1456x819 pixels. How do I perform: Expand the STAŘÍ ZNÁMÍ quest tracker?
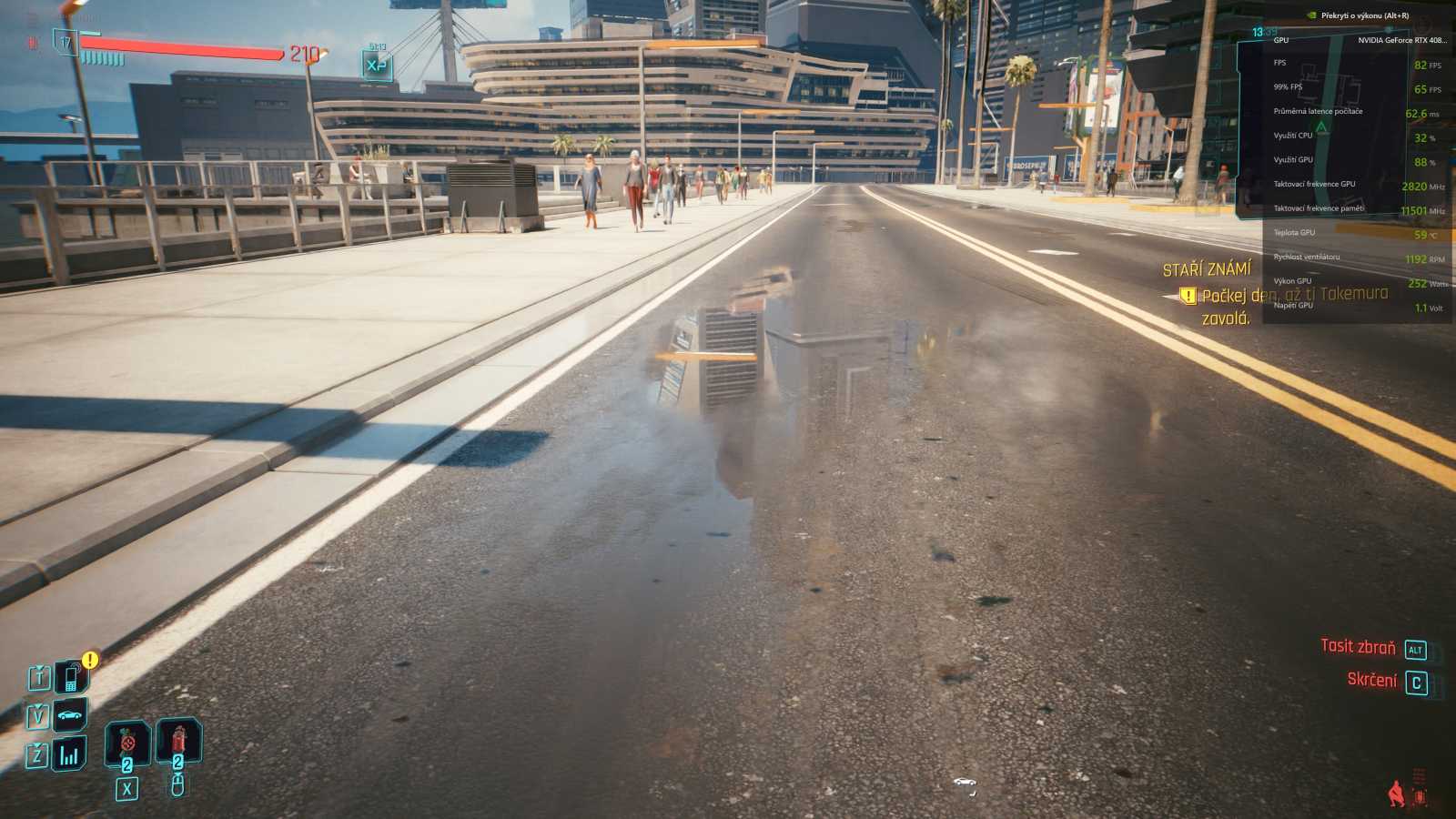(x=1208, y=270)
